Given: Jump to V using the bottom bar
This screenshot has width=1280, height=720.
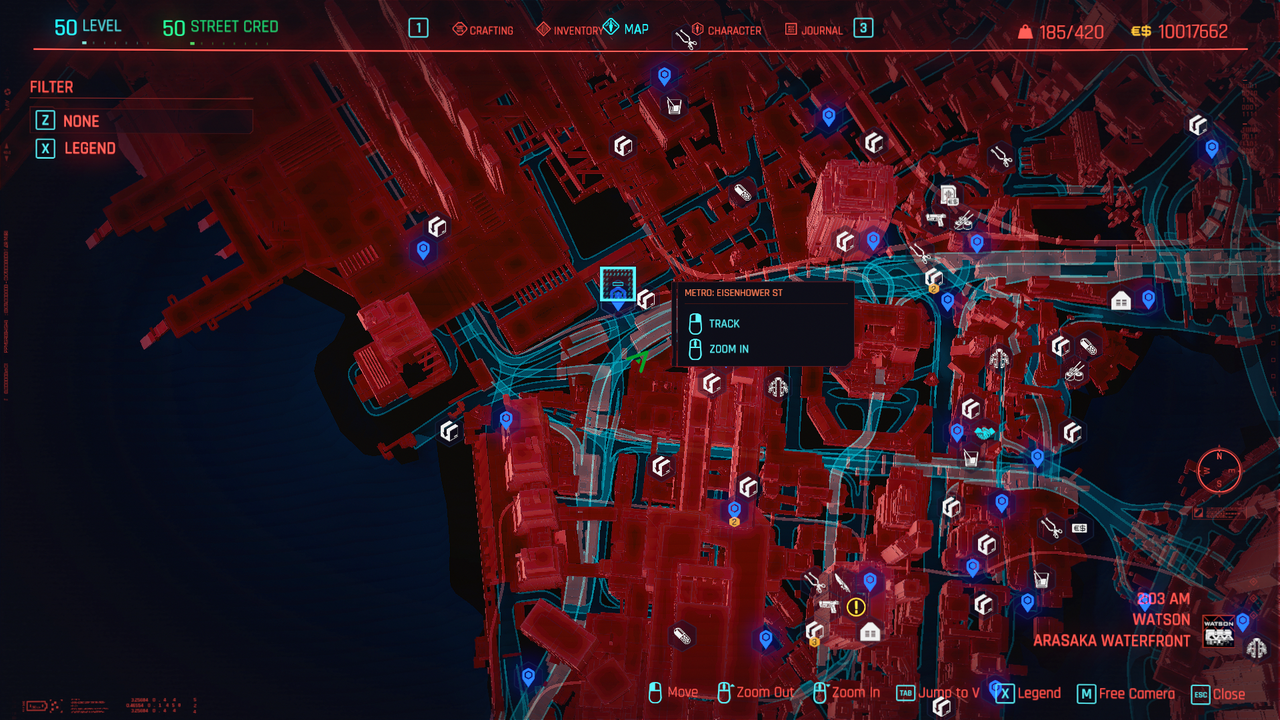Looking at the screenshot, I should point(938,694).
